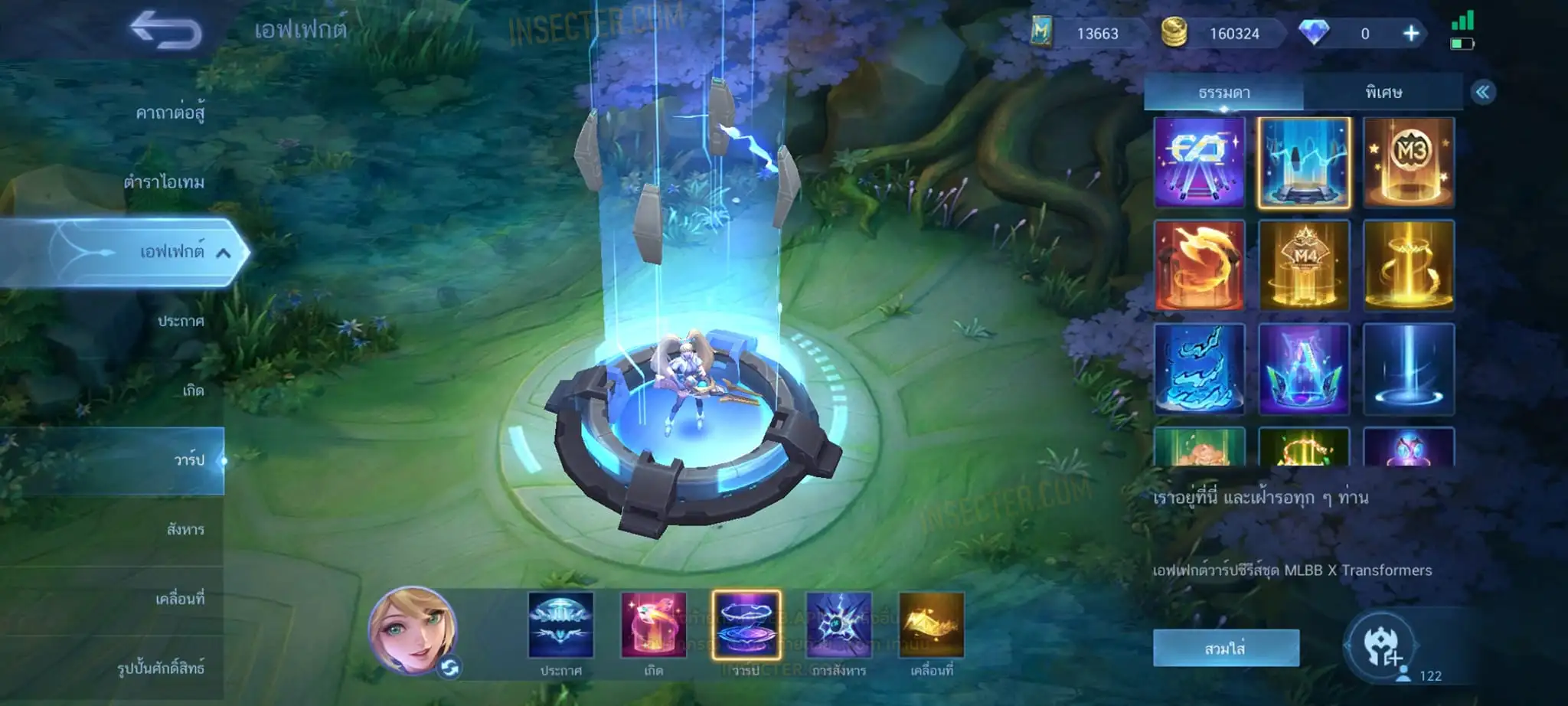Select เคลื่อนที่ in the side menu
The image size is (1568, 706).
[180, 598]
